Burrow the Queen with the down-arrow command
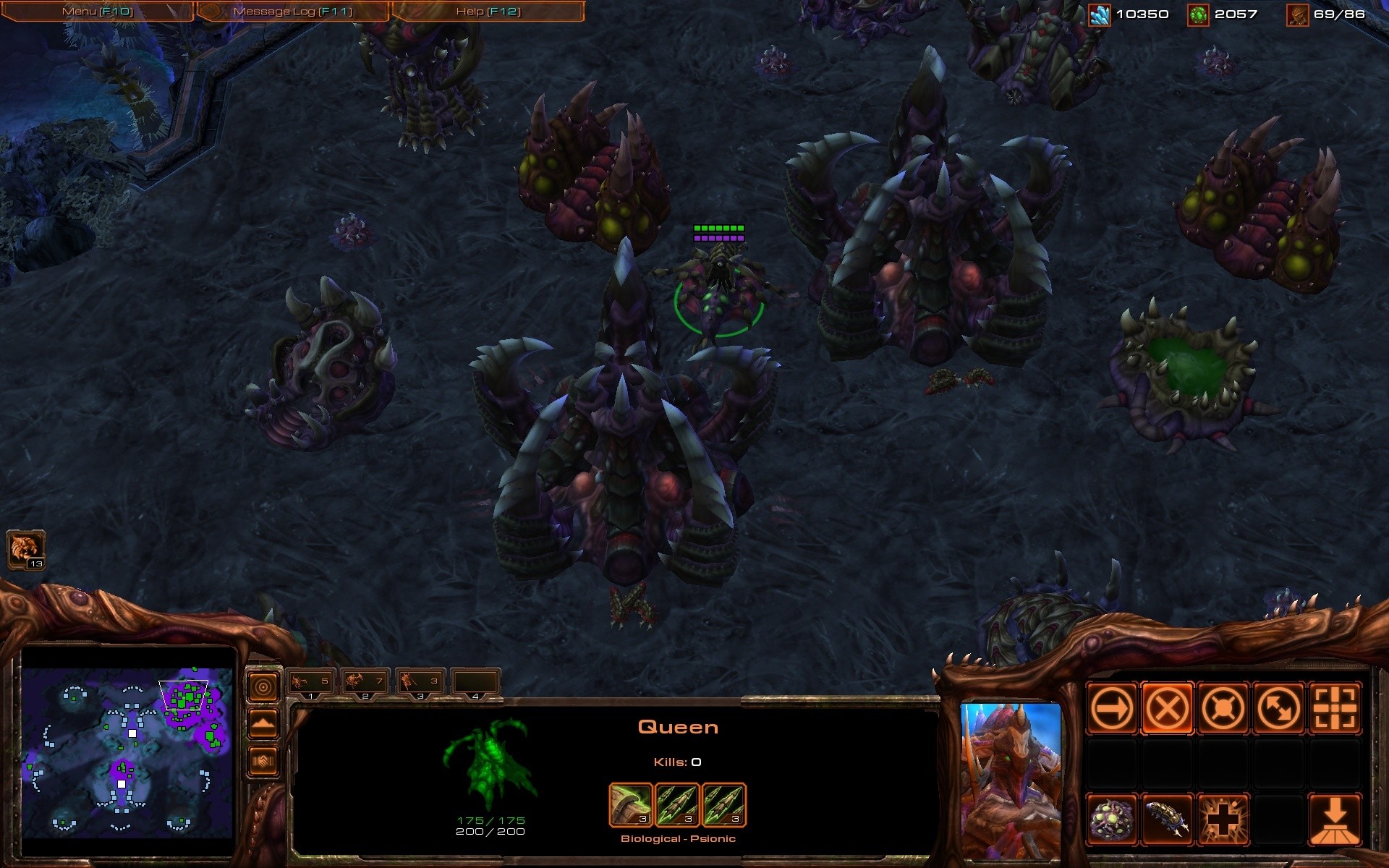 coord(1334,820)
